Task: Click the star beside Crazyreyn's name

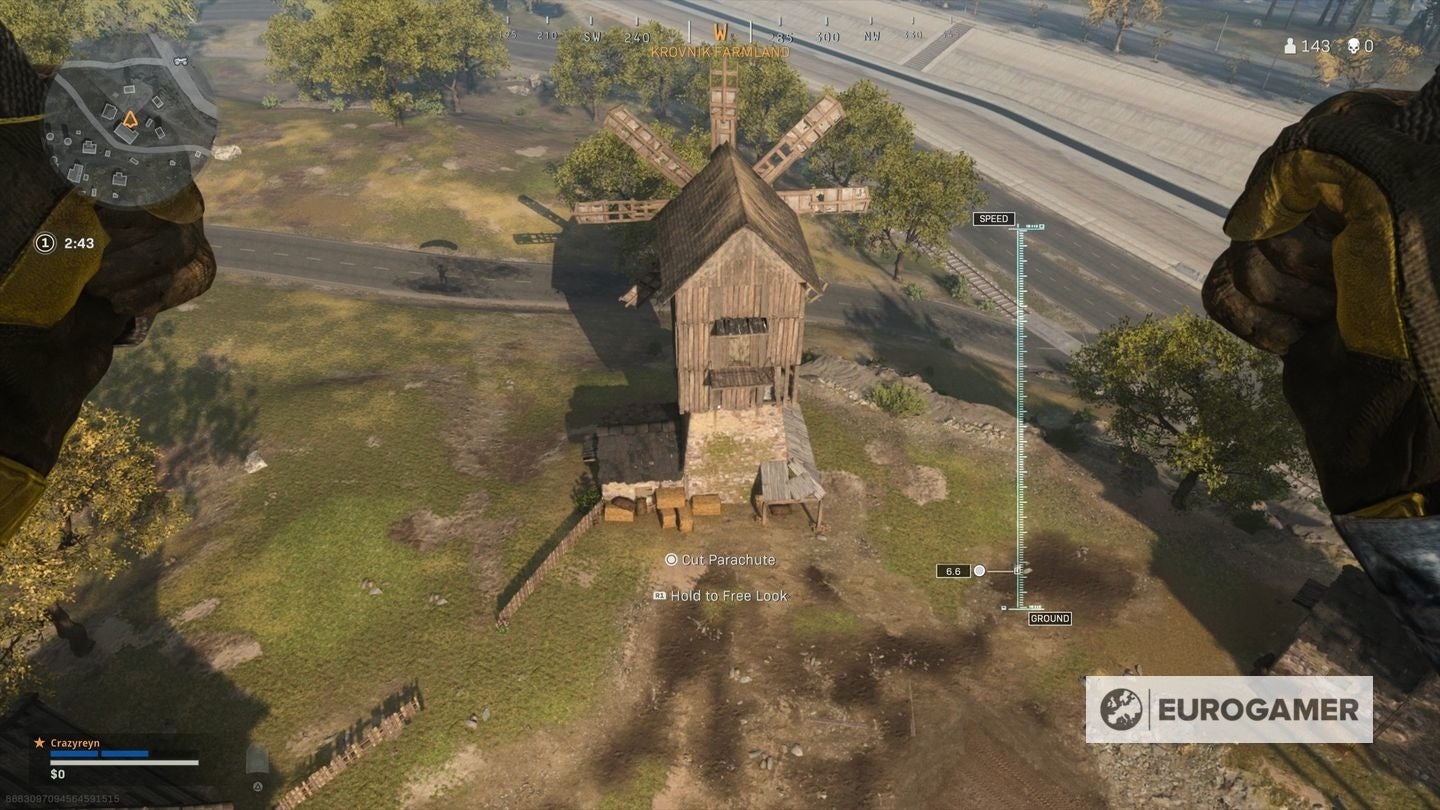Action: pyautogui.click(x=40, y=742)
